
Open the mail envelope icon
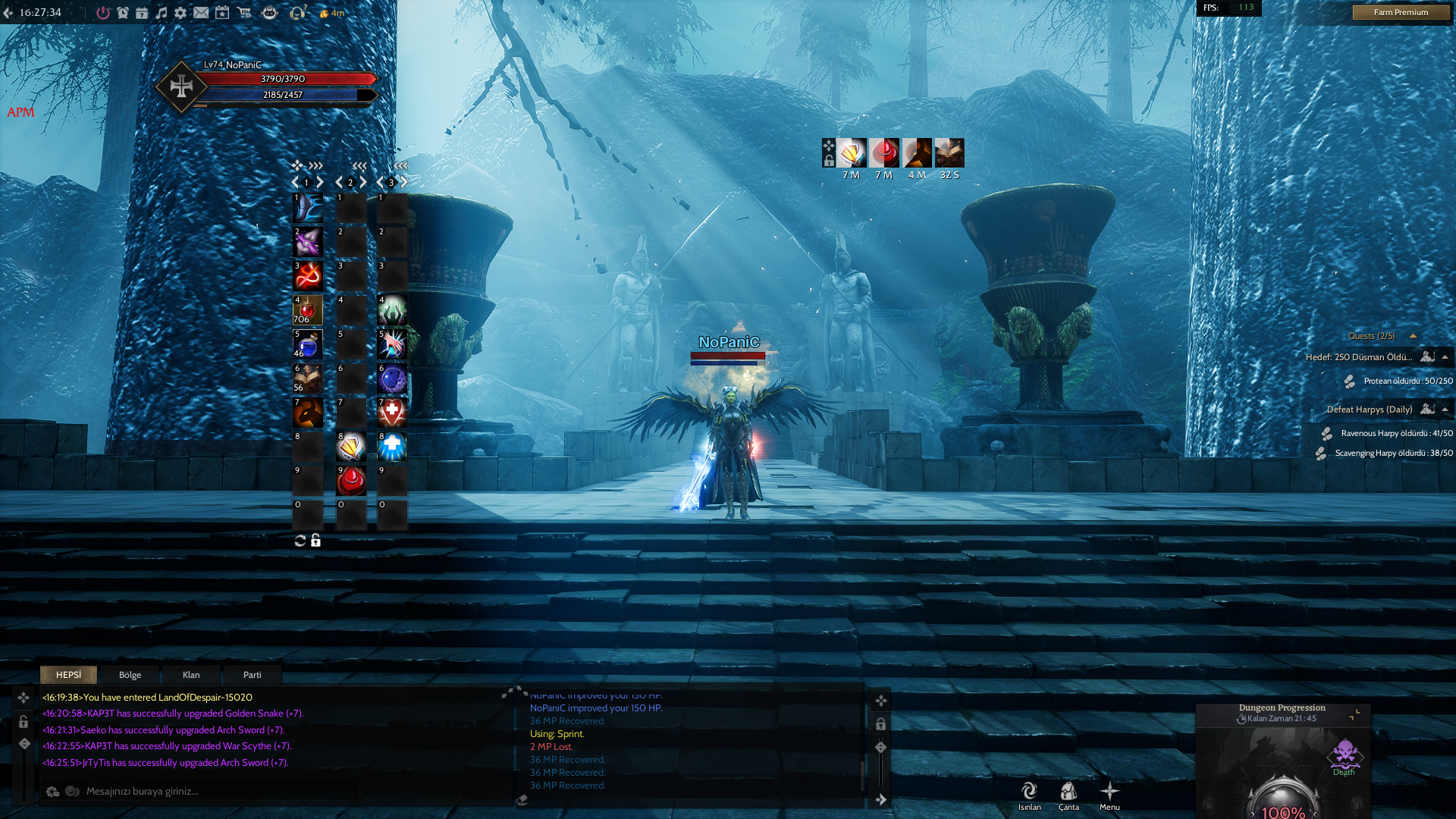tap(201, 13)
